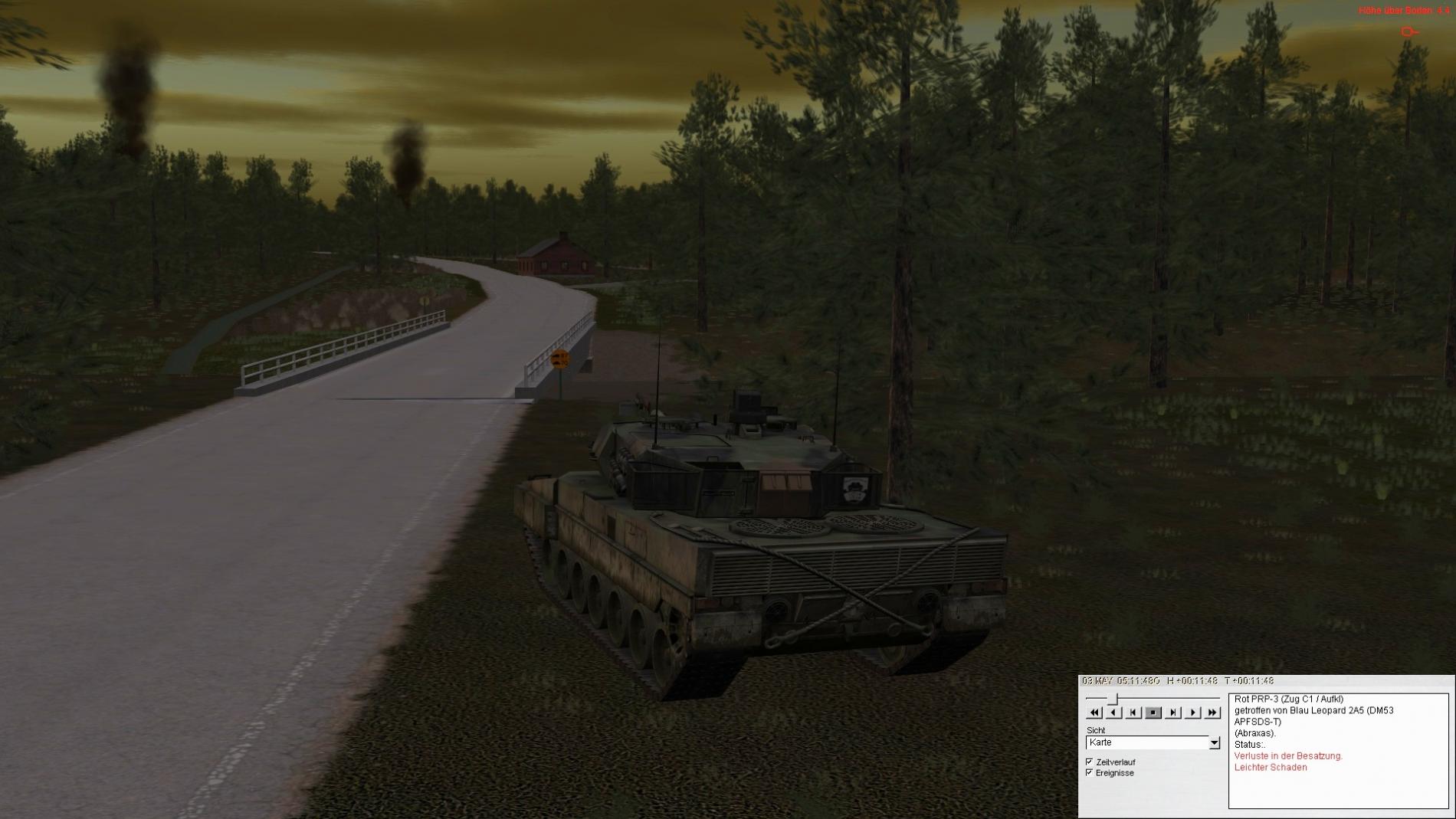Play the replay forward

[x=1192, y=713]
